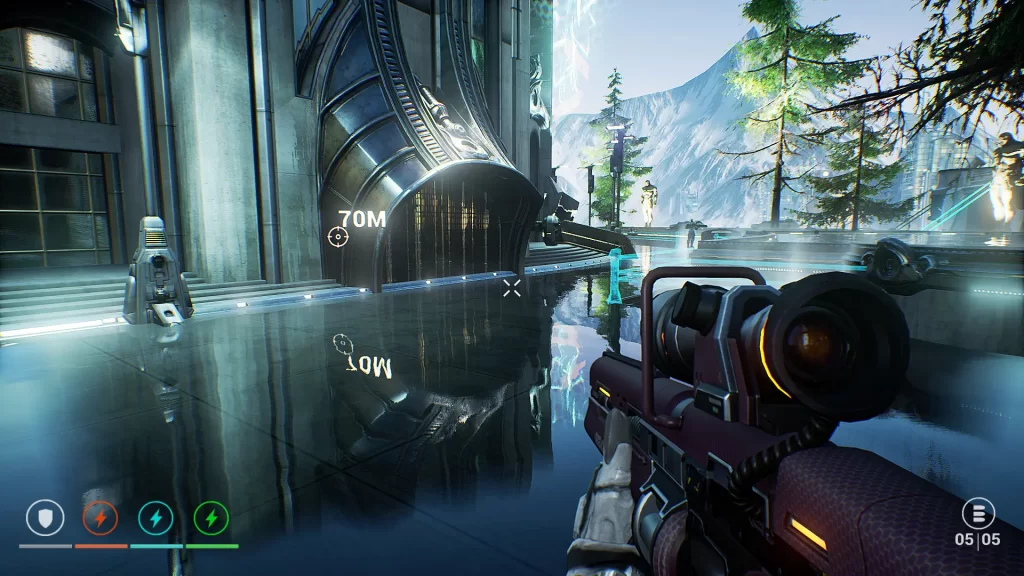Select the 70M objective waypoint marker

[x=338, y=236]
